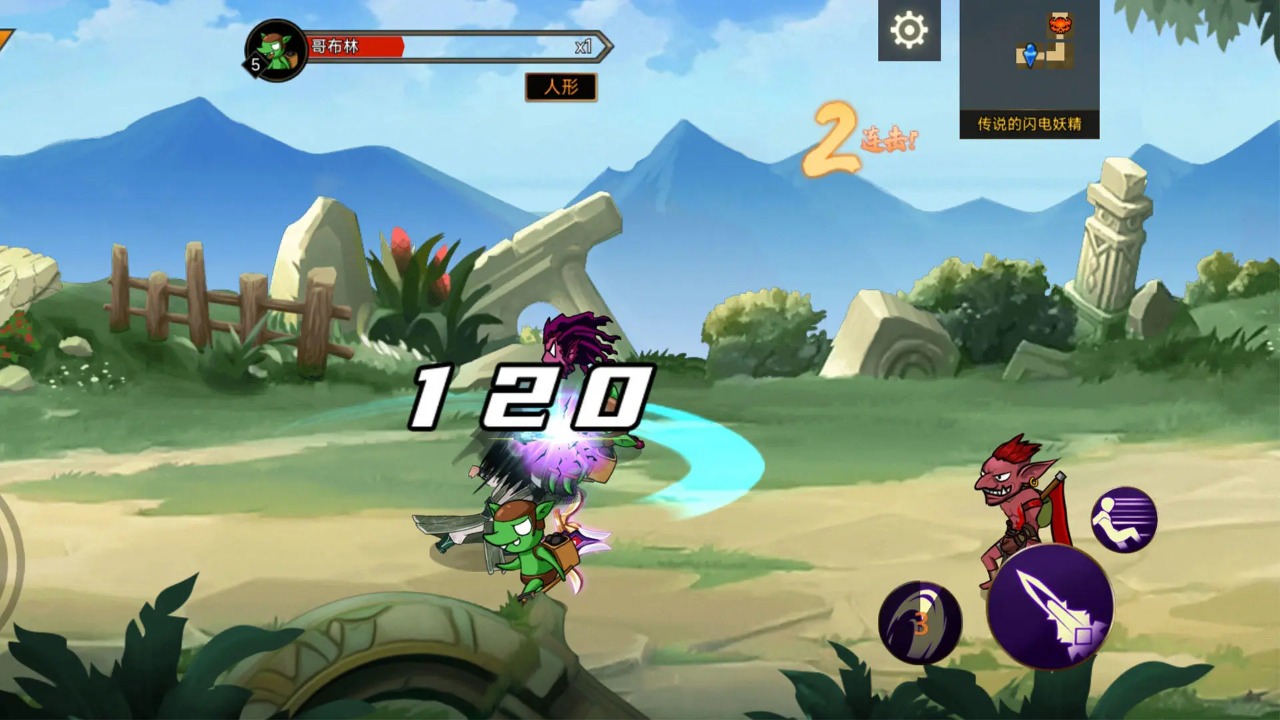Use the crescent slash skill
Screen dimensions: 1280x720
920,623
